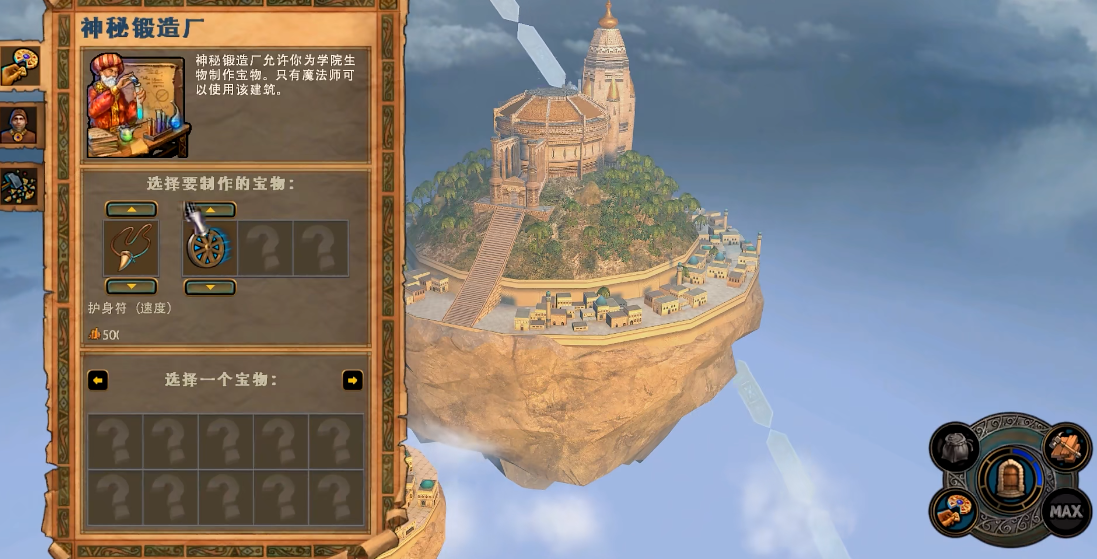Click the forge wizard portrait image
This screenshot has height=559, width=1097.
pyautogui.click(x=137, y=106)
